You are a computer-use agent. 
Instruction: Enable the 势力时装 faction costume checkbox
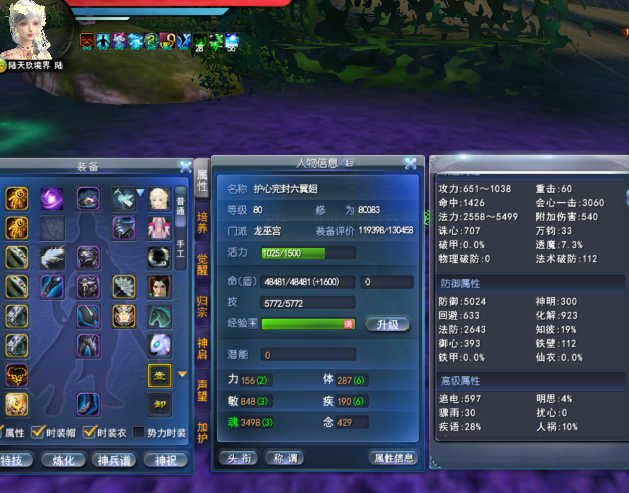pyautogui.click(x=140, y=432)
